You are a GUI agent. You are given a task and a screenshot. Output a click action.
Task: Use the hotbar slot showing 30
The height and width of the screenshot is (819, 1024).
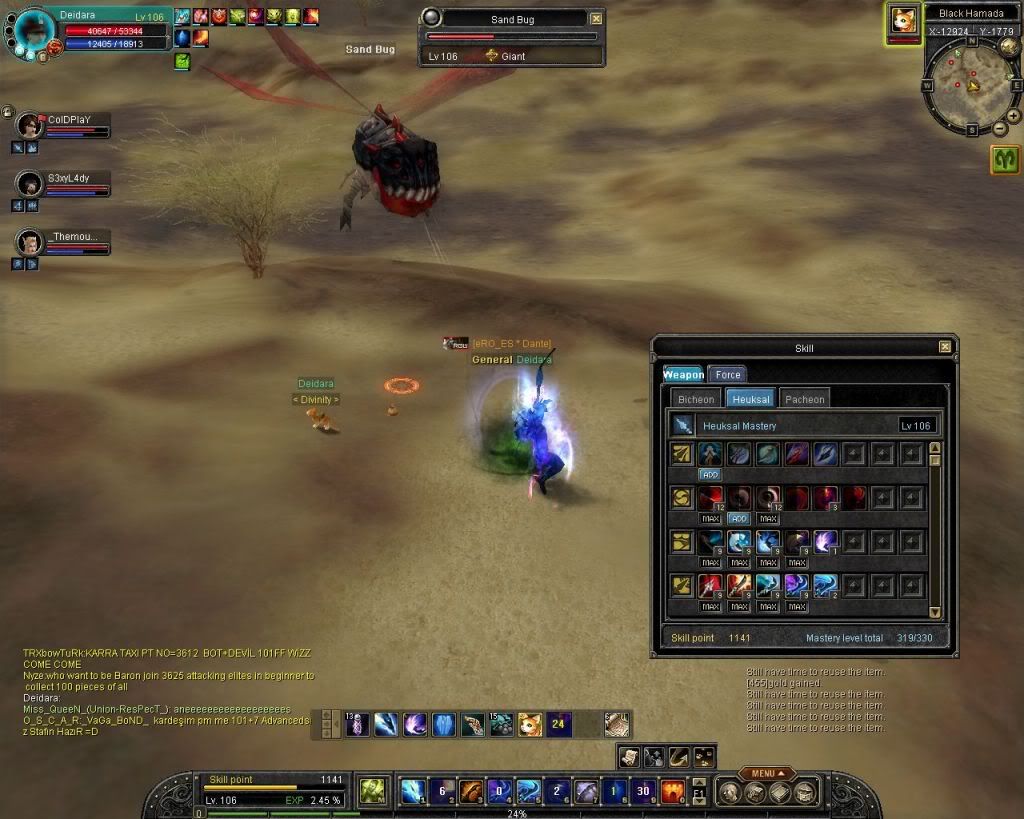[644, 791]
